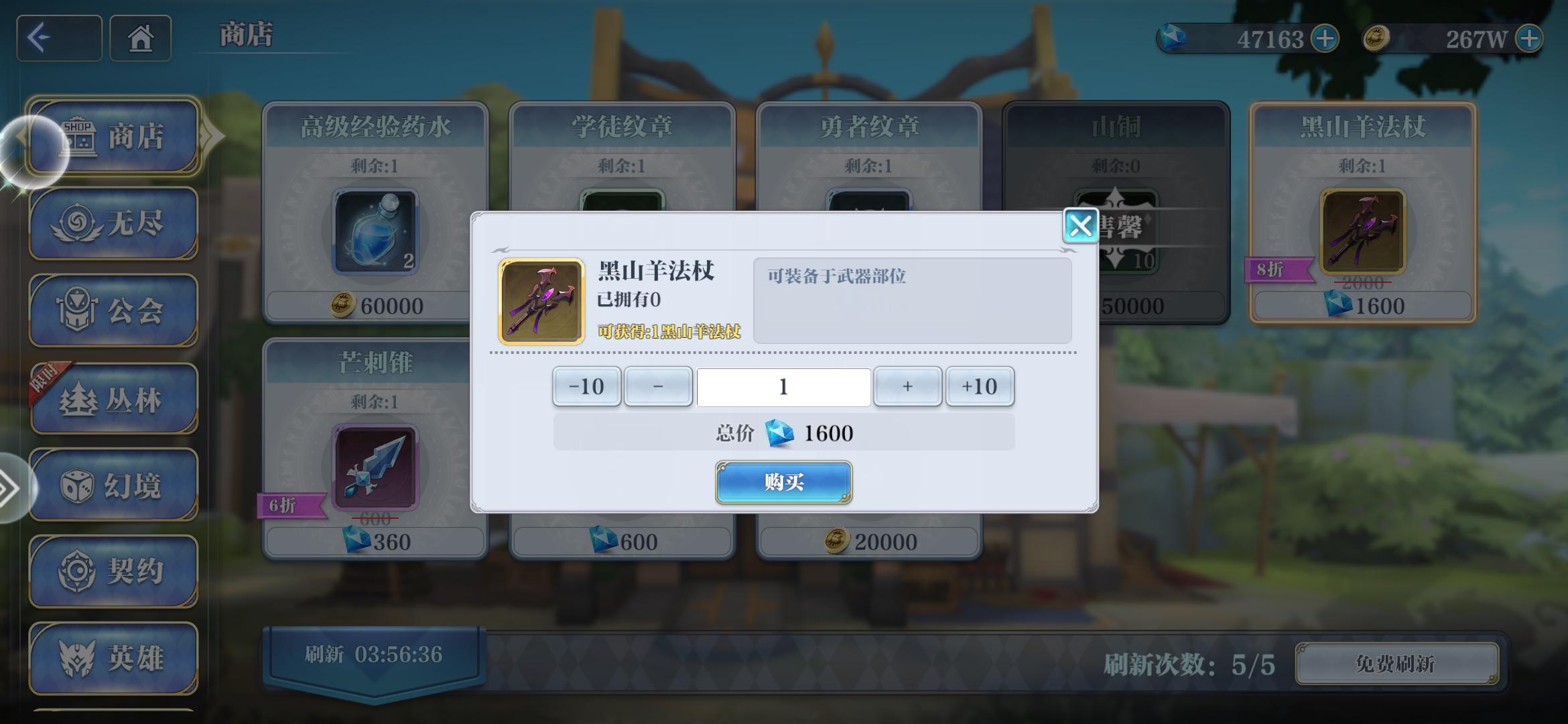The width and height of the screenshot is (1568, 724).
Task: Click -10 to subtract ten items
Action: tap(586, 386)
